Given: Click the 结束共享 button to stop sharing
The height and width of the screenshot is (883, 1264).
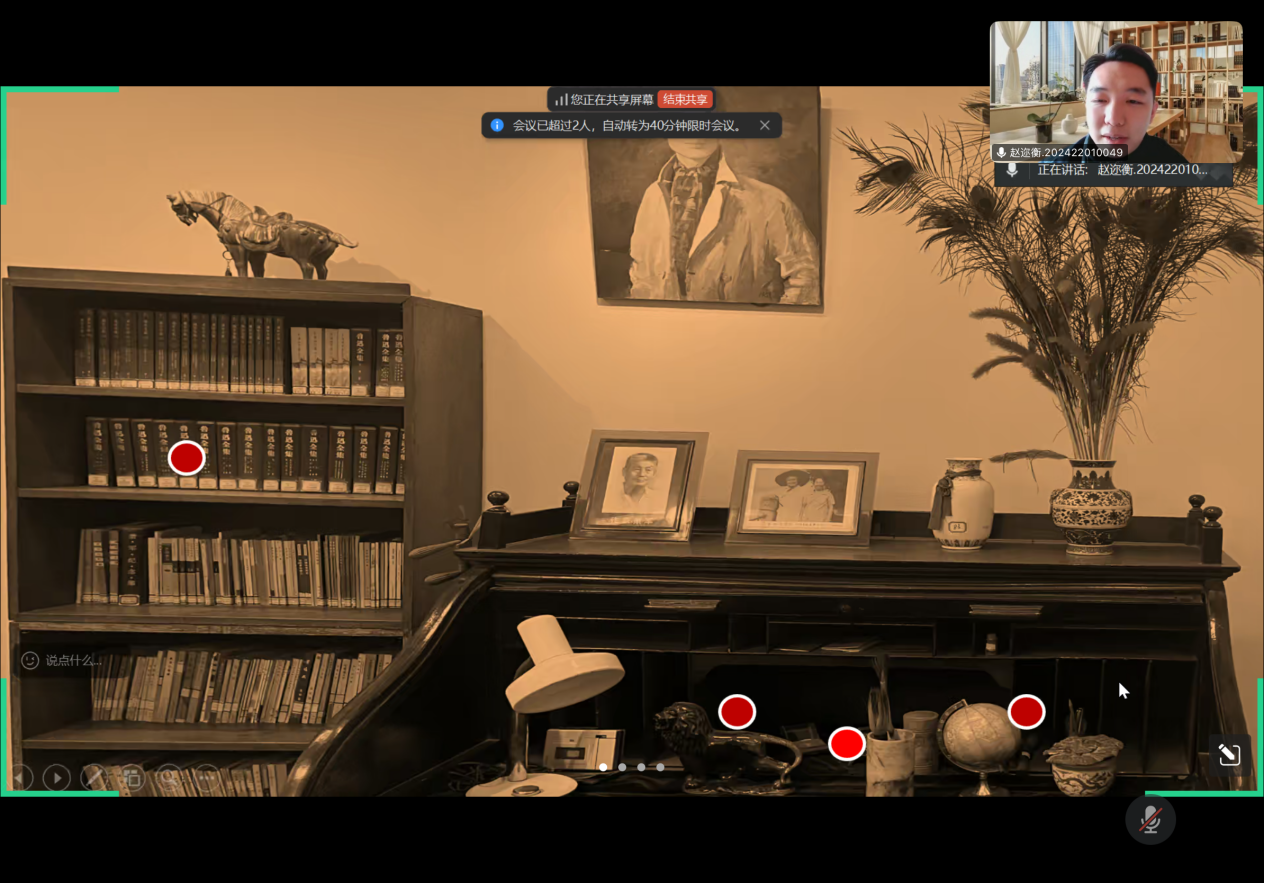Looking at the screenshot, I should click(685, 100).
